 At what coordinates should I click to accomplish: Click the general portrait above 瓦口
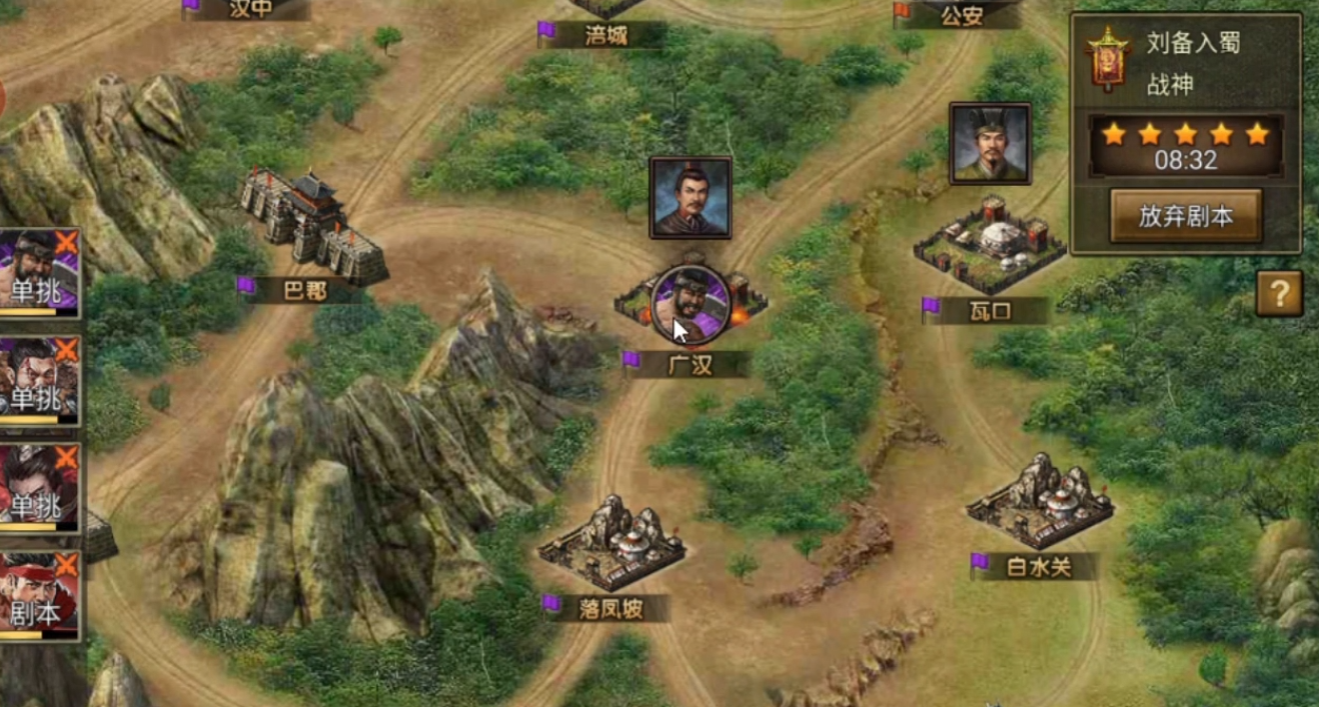click(x=989, y=144)
